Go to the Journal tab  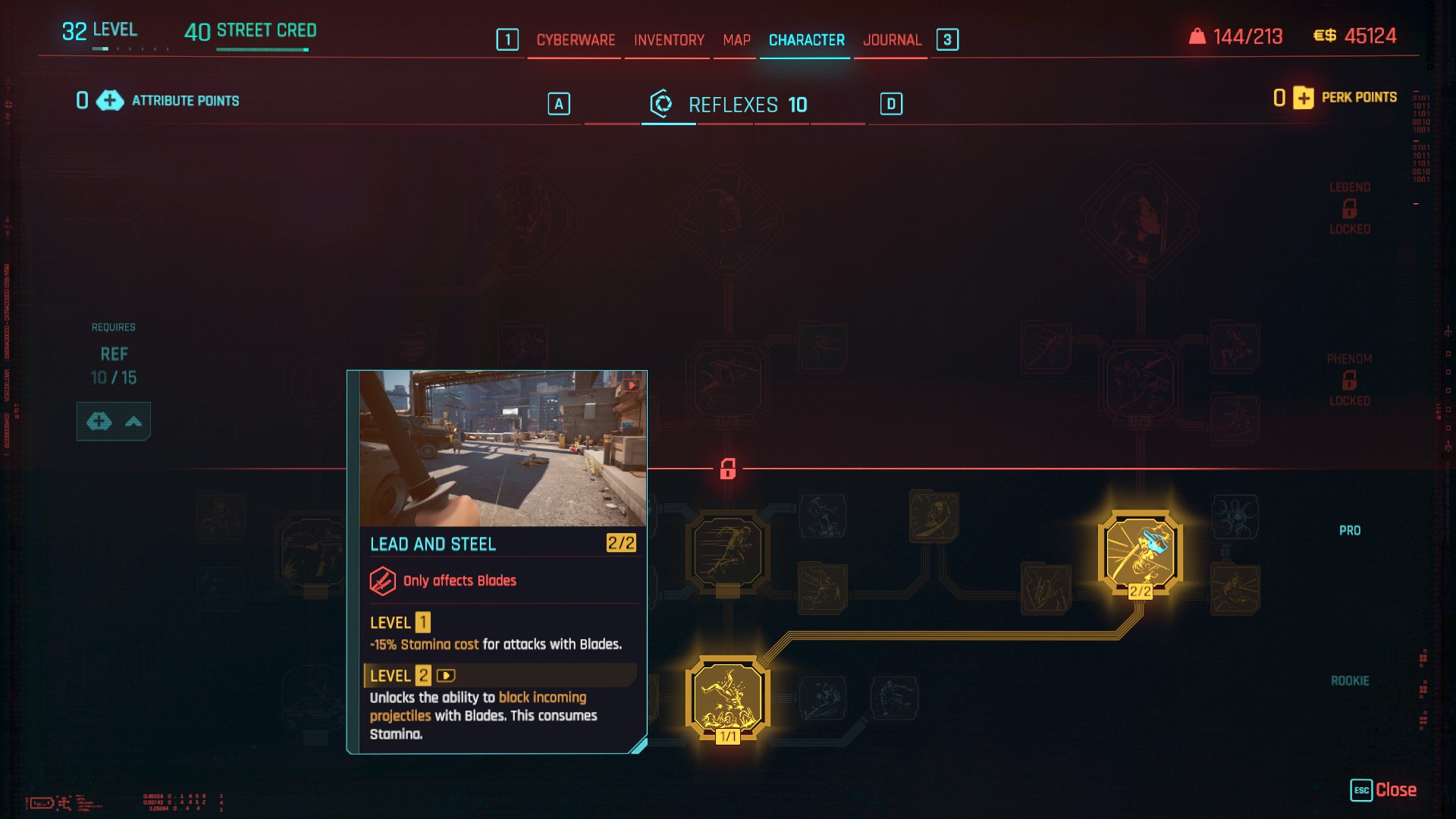coord(892,40)
